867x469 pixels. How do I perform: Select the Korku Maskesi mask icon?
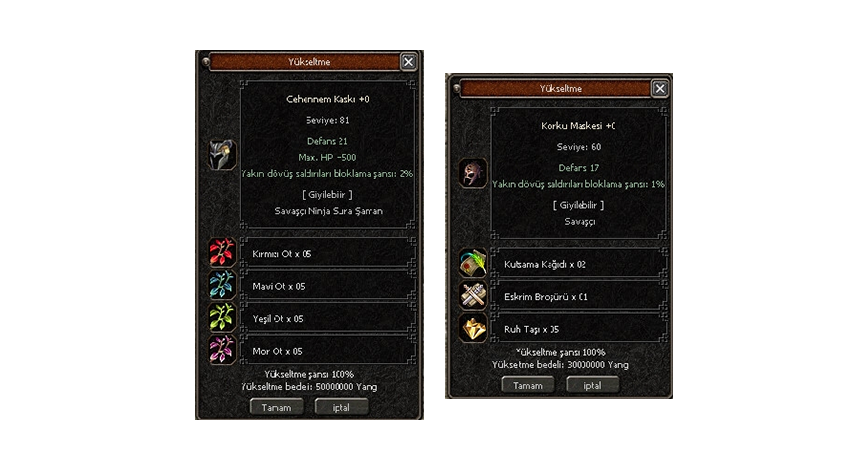(472, 173)
